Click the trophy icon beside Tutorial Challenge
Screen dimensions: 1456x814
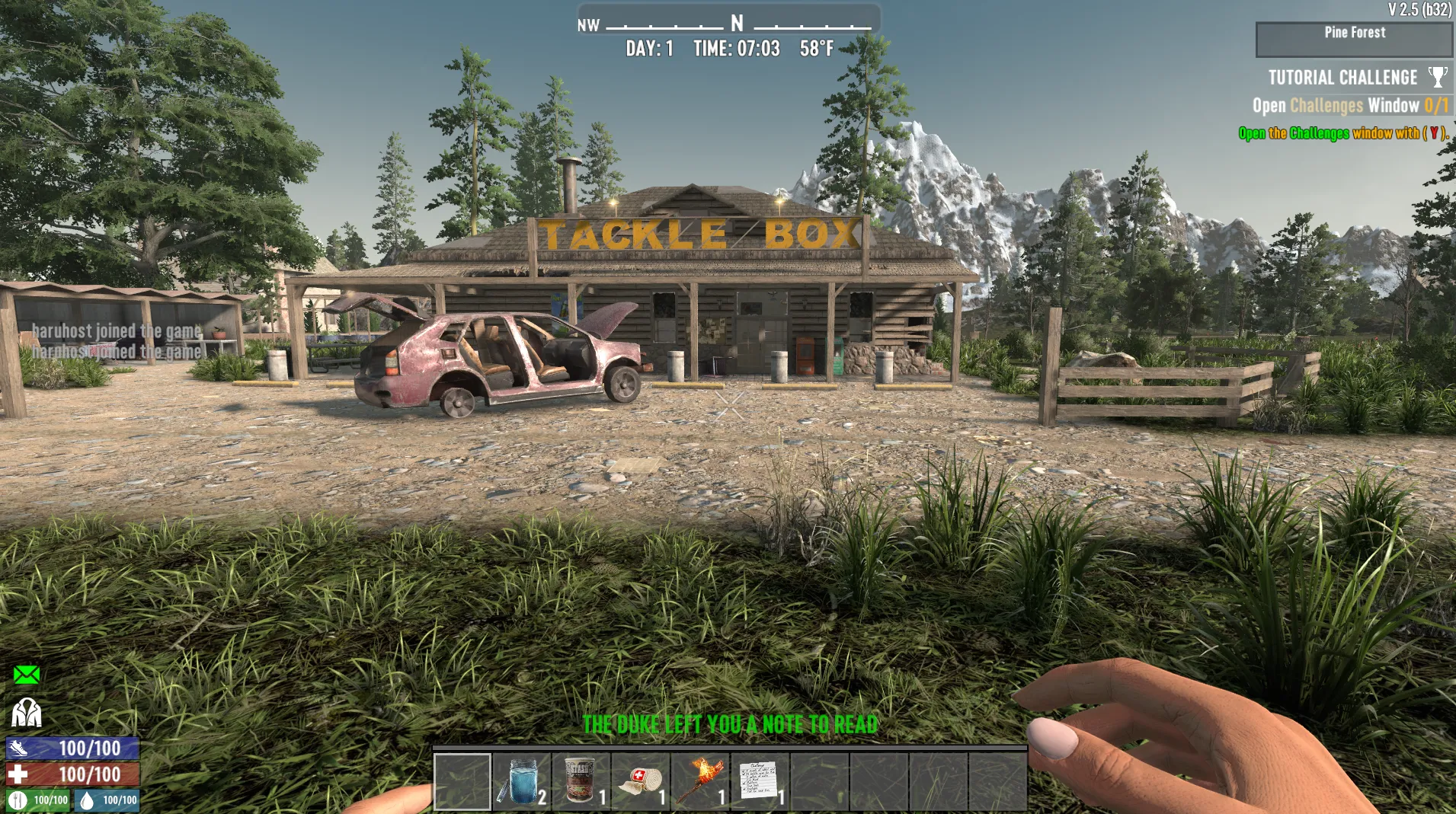point(1438,75)
